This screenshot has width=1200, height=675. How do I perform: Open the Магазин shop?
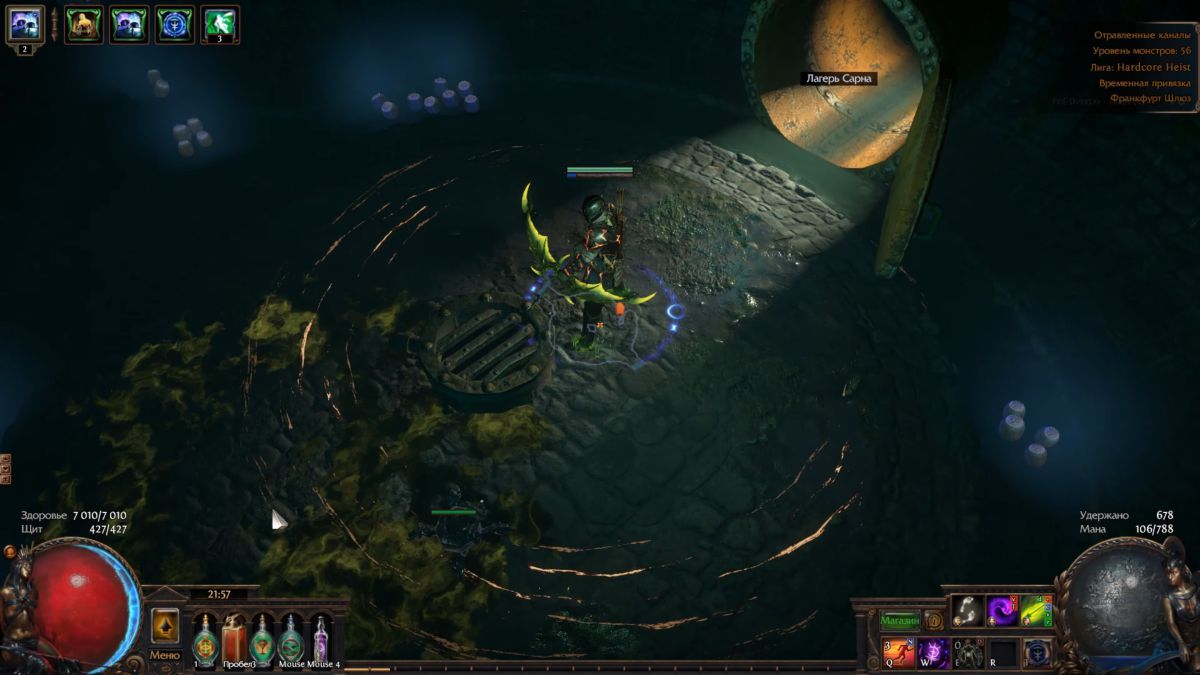point(900,620)
